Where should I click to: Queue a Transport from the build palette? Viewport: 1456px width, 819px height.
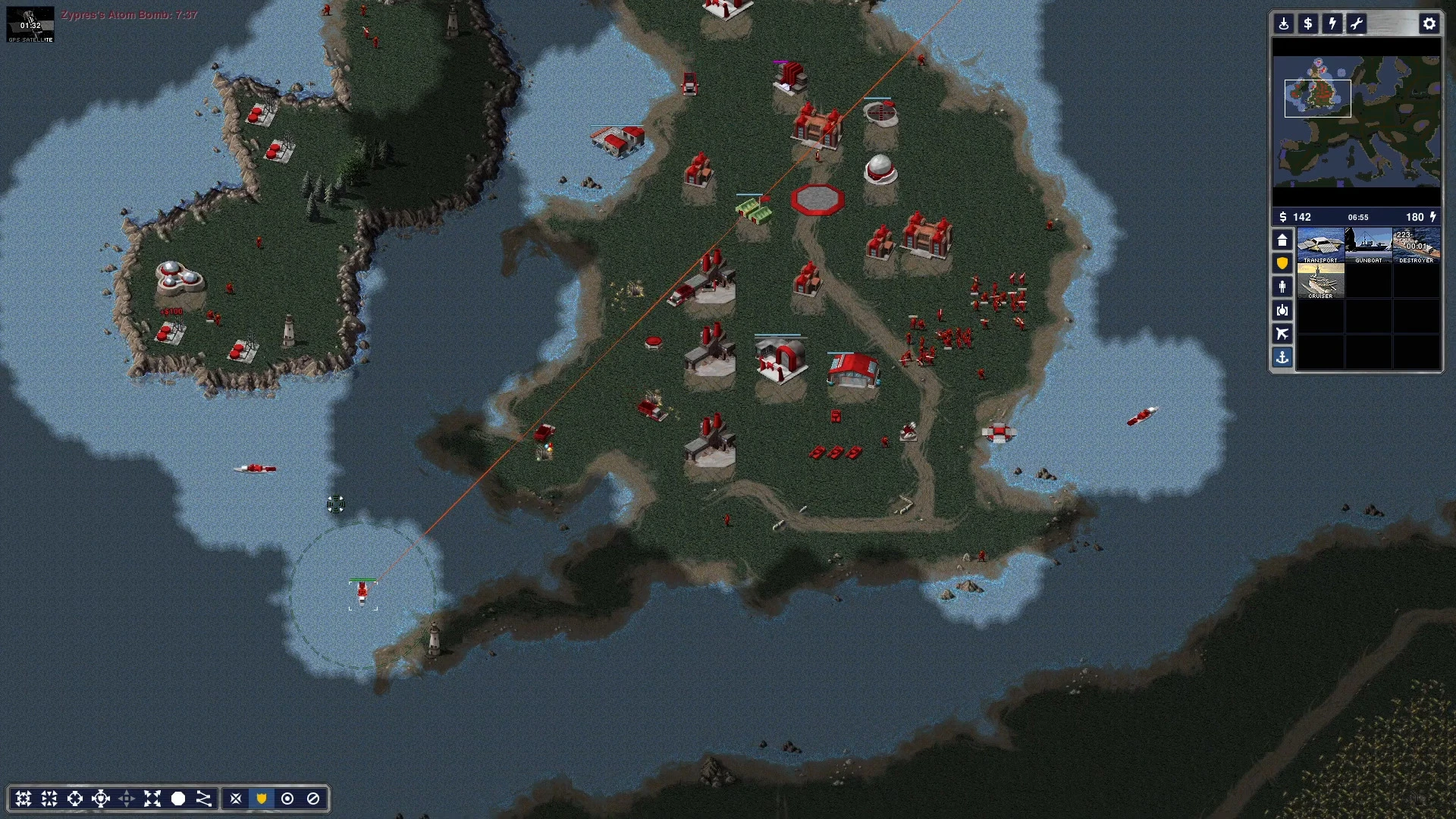click(x=1320, y=245)
